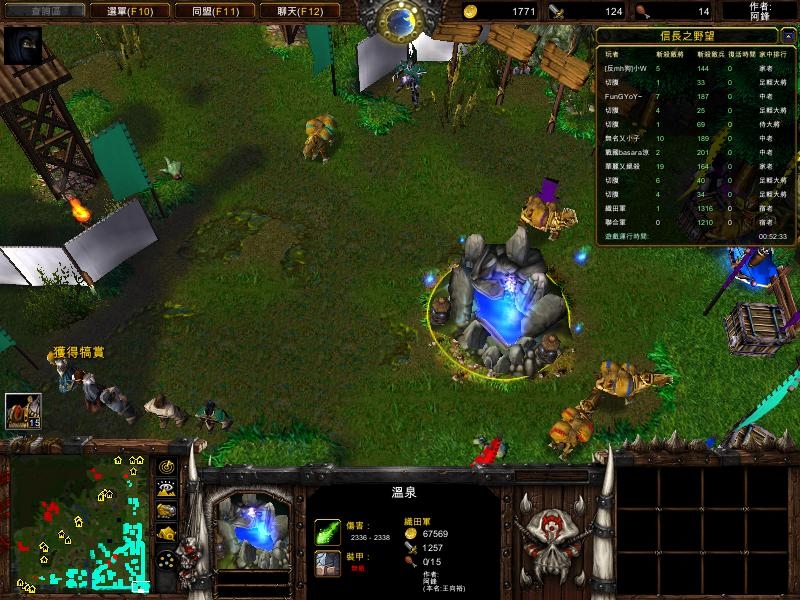Open the 選單 (F10) menu
Image resolution: width=800 pixels, height=600 pixels.
coord(130,11)
